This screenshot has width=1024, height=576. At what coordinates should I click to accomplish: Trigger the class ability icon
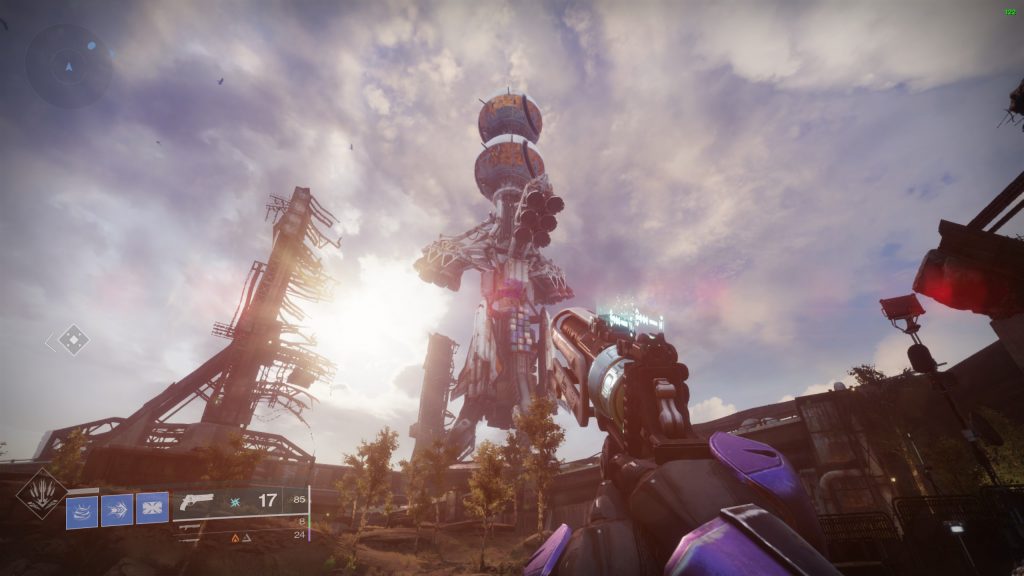point(152,509)
